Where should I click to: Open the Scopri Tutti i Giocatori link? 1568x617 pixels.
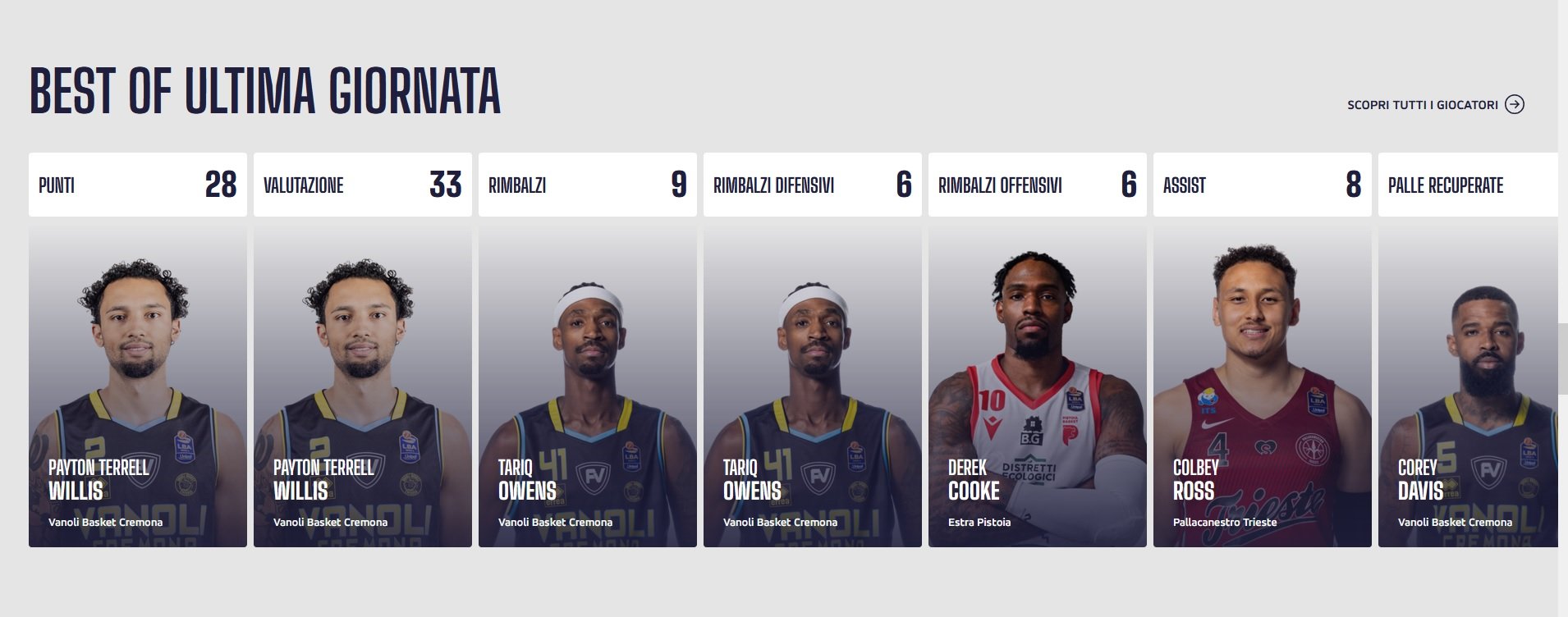pos(1422,105)
